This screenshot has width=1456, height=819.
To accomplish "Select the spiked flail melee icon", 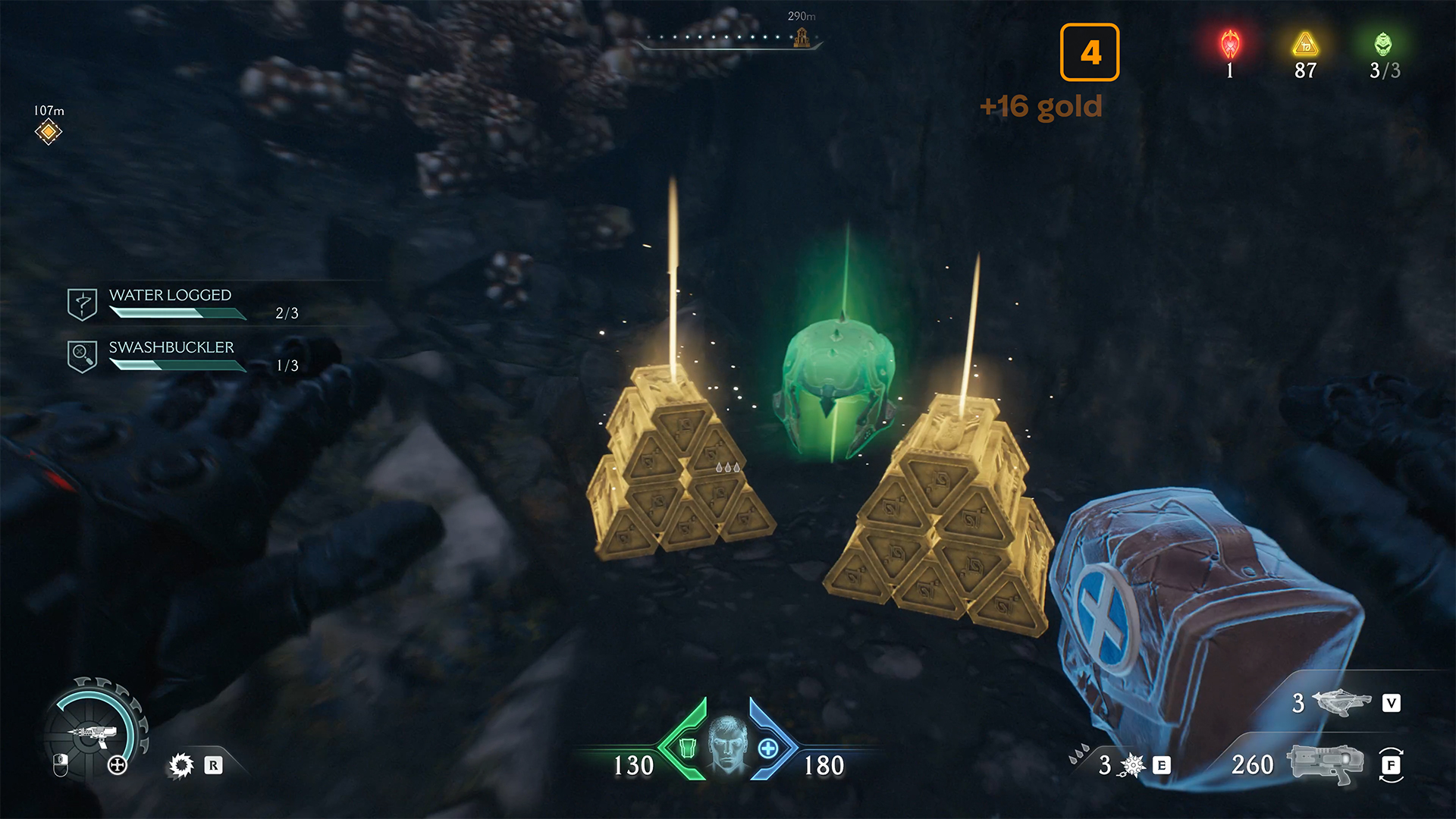I will [1132, 766].
